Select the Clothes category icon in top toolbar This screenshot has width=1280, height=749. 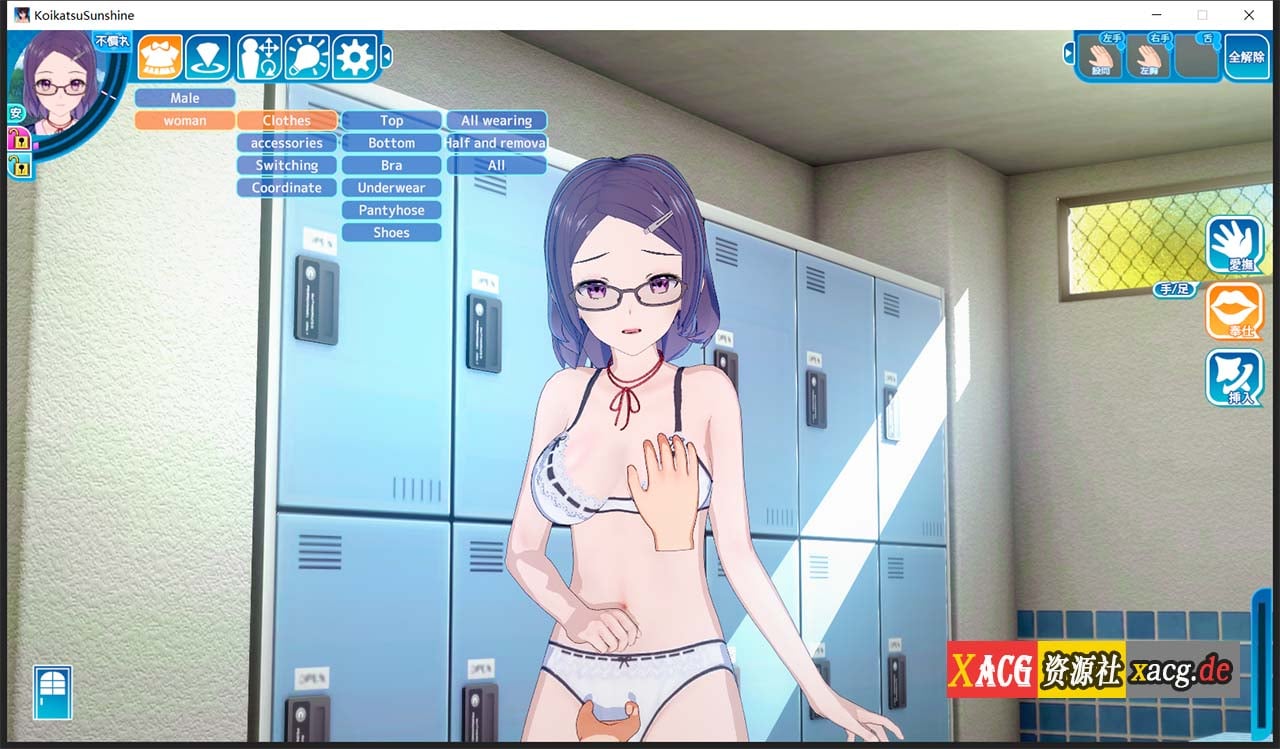tap(158, 57)
